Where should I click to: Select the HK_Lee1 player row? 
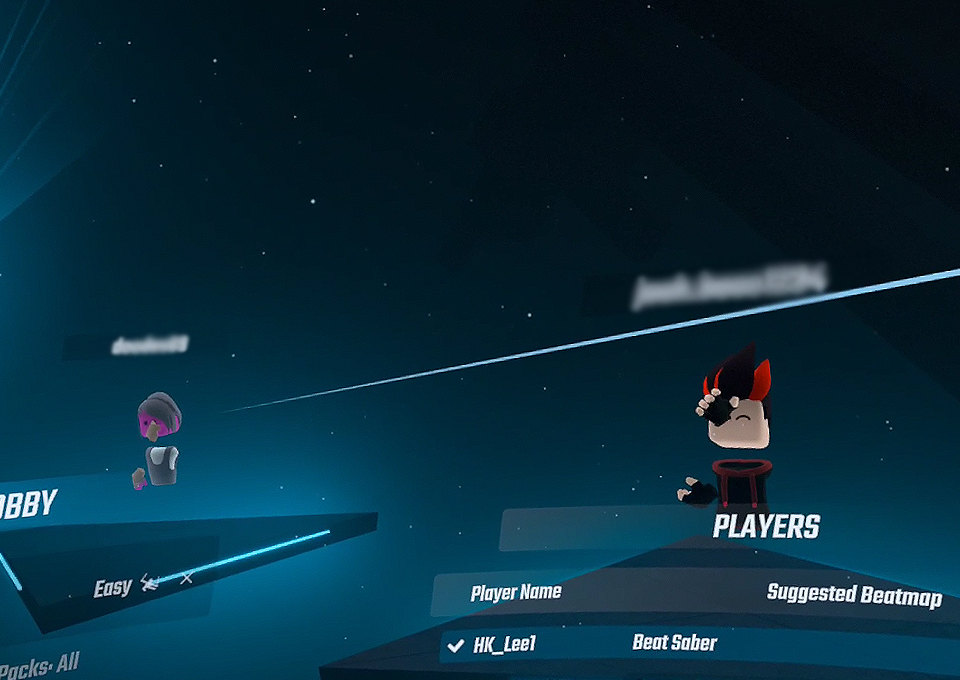point(504,645)
